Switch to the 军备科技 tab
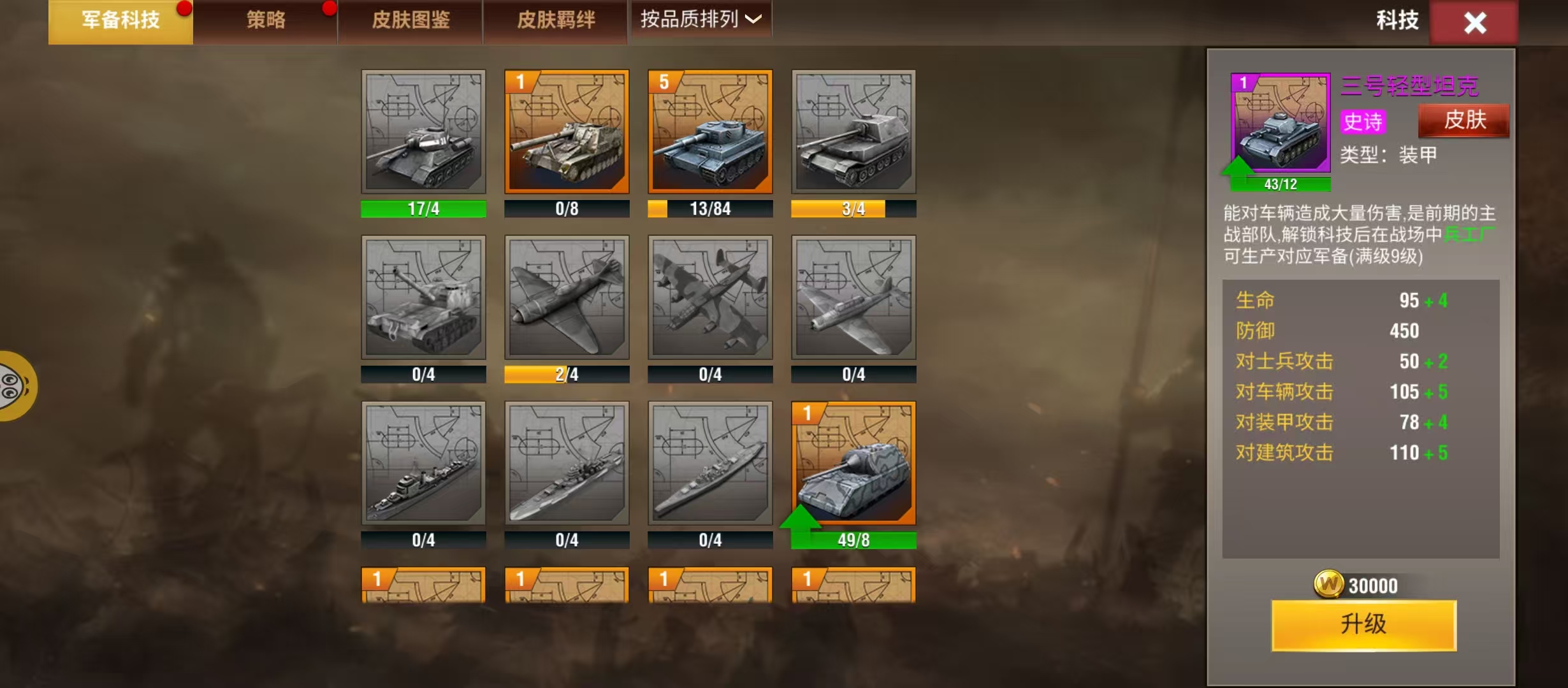1568x688 pixels. point(120,21)
